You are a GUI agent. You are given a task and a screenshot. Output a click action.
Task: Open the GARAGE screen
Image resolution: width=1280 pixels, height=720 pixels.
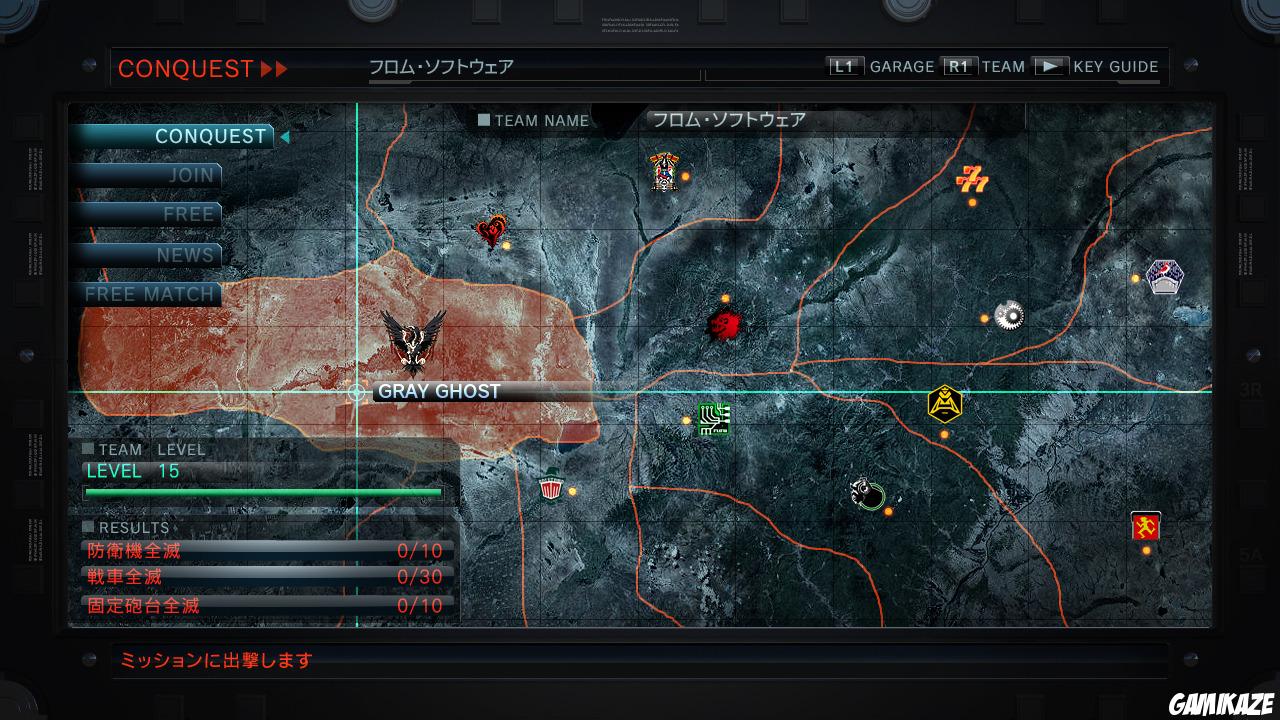pos(903,67)
